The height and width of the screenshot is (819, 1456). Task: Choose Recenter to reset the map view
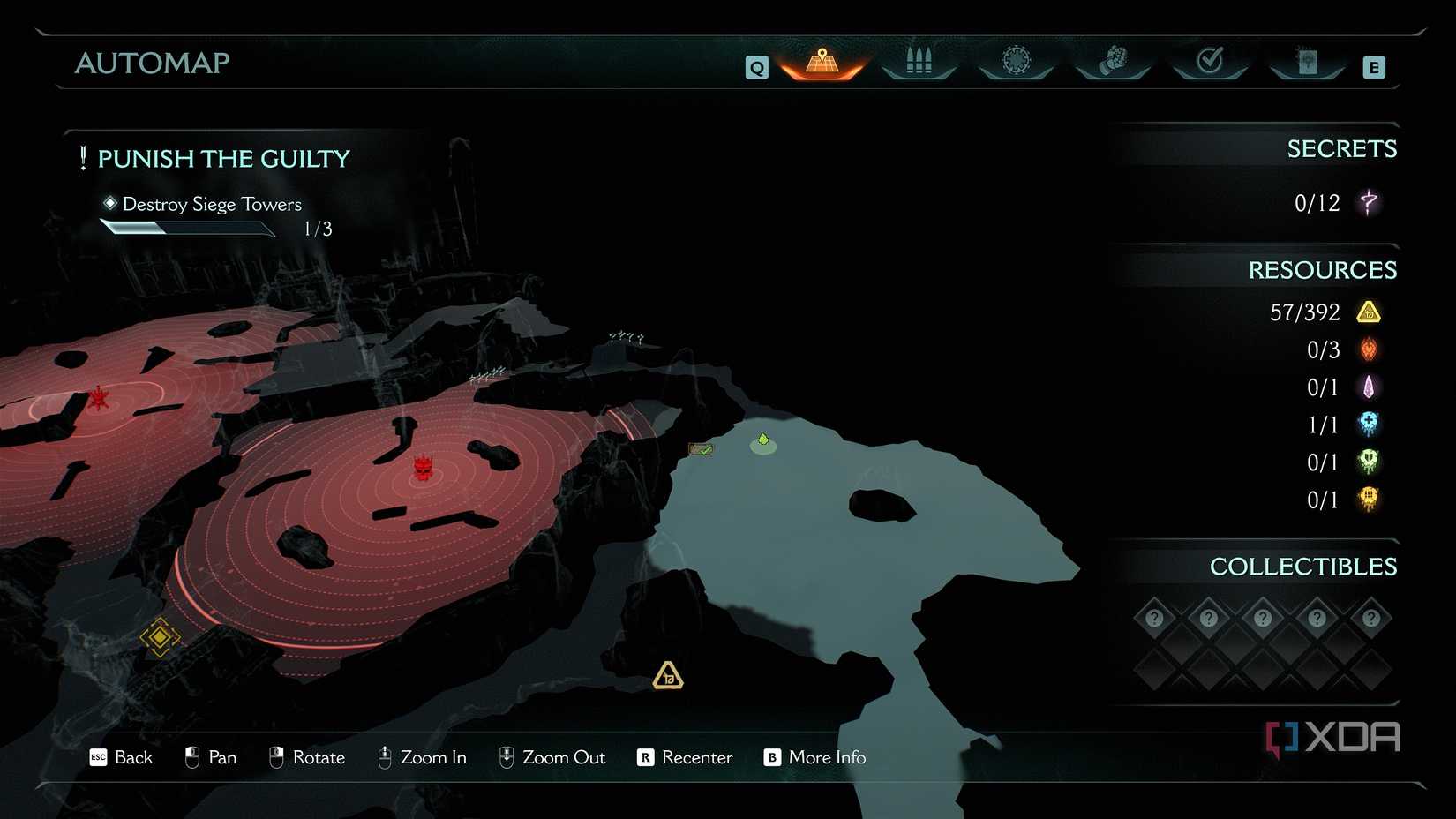point(685,757)
